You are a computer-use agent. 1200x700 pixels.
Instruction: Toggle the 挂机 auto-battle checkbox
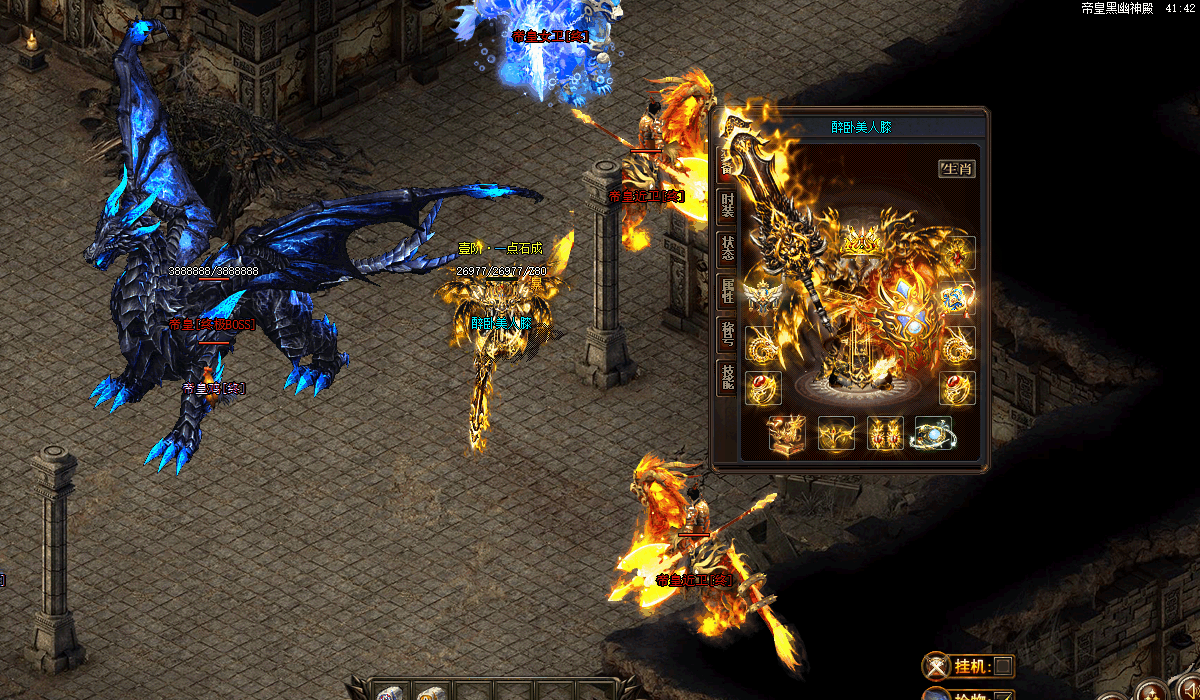[1003, 666]
